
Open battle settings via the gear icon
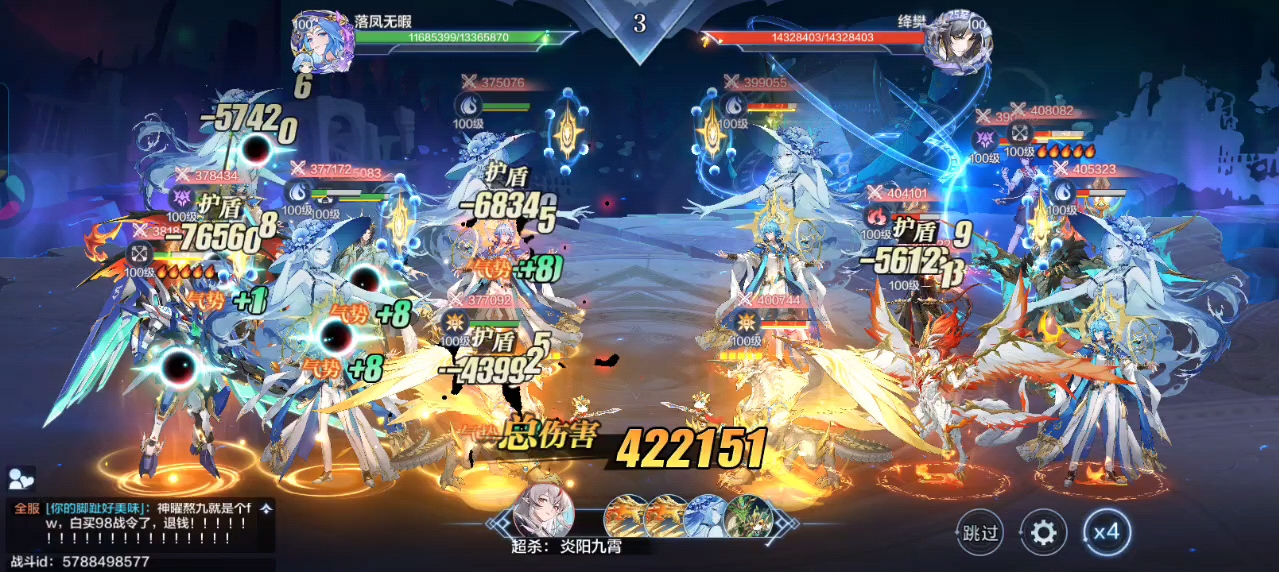click(1043, 532)
